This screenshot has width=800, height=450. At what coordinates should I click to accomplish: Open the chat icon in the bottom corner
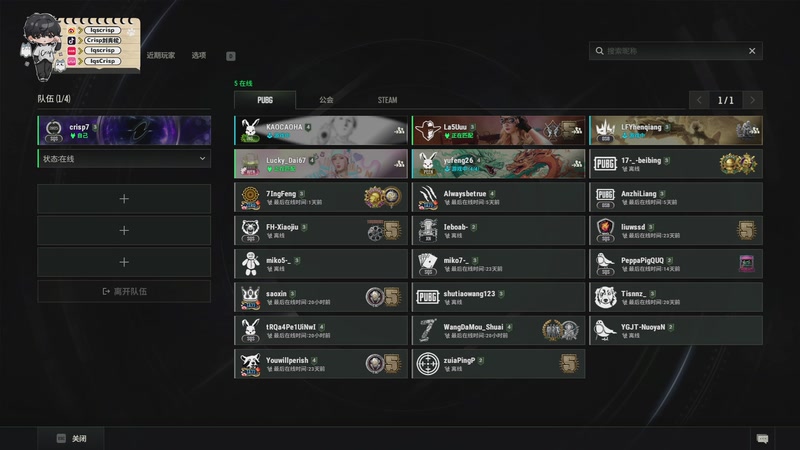tap(762, 438)
